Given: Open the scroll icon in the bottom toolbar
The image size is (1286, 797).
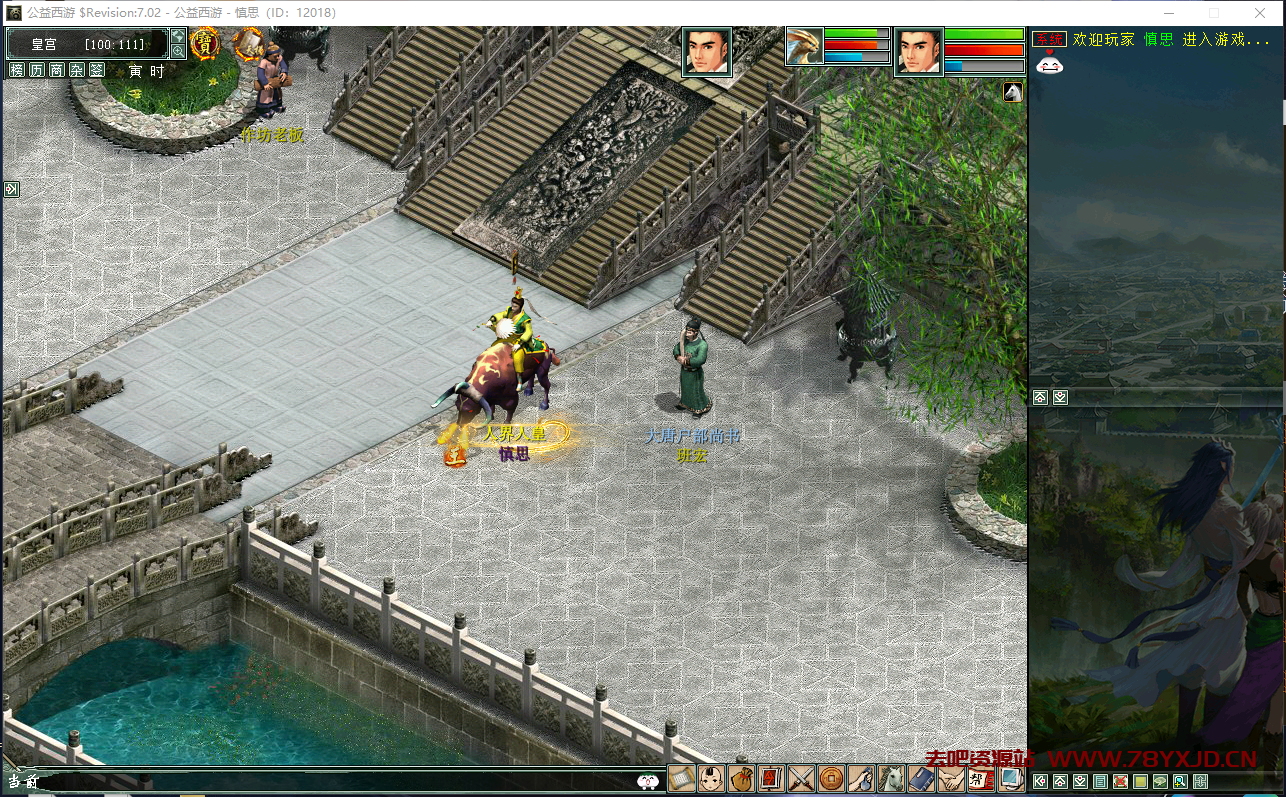Looking at the screenshot, I should (681, 778).
